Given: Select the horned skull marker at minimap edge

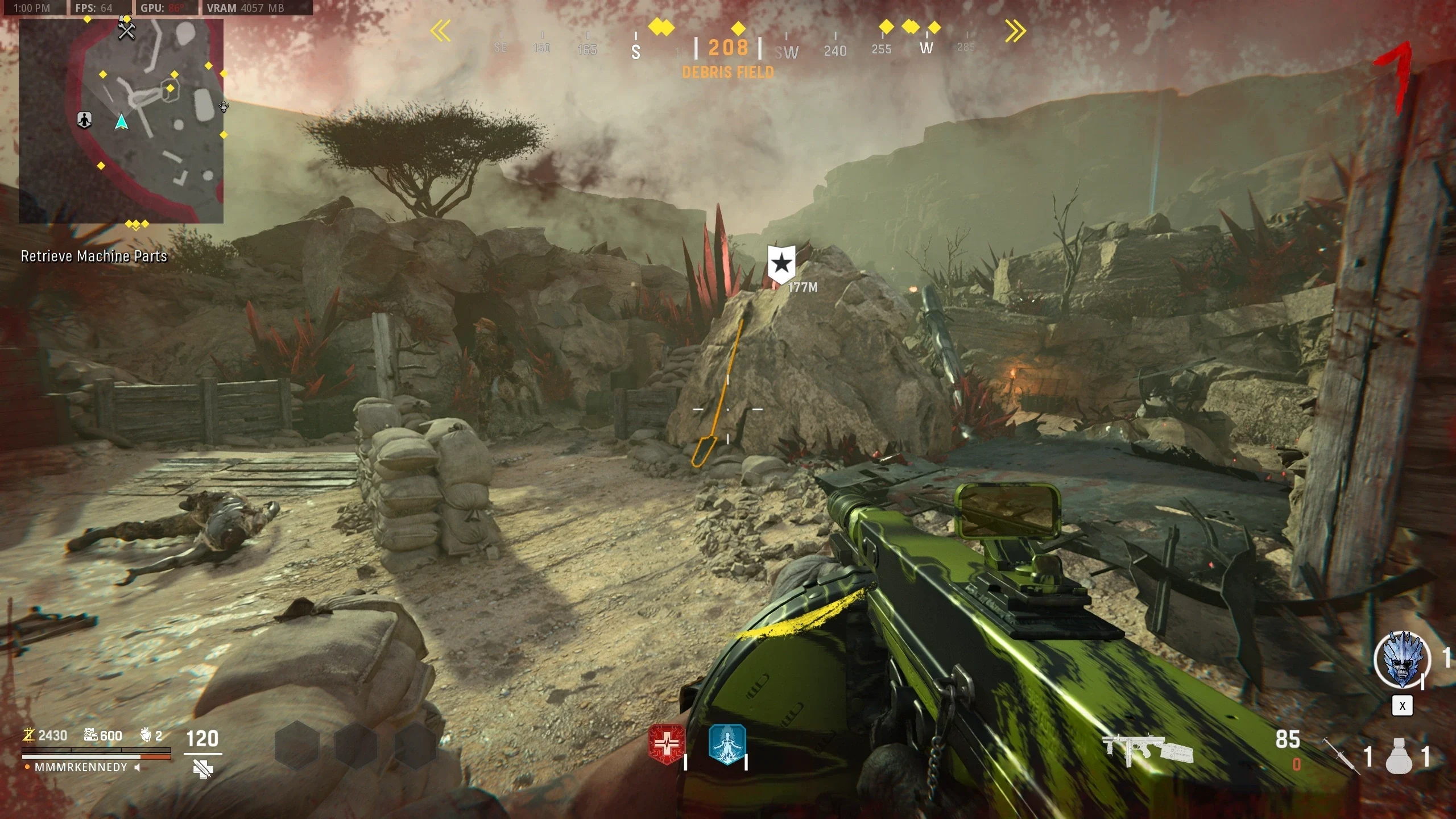Looking at the screenshot, I should coord(224,106).
